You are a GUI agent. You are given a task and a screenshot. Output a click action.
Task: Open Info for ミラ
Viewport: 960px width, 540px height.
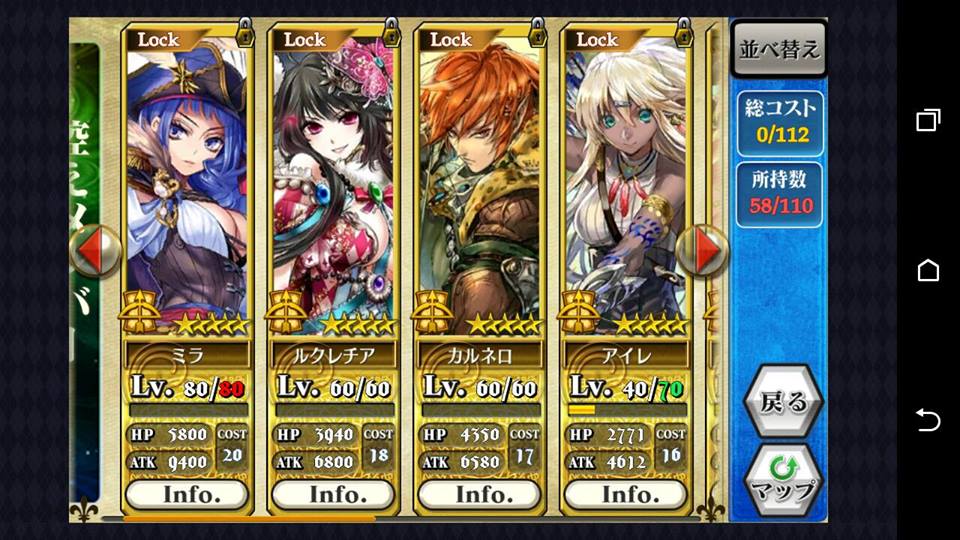coord(187,494)
